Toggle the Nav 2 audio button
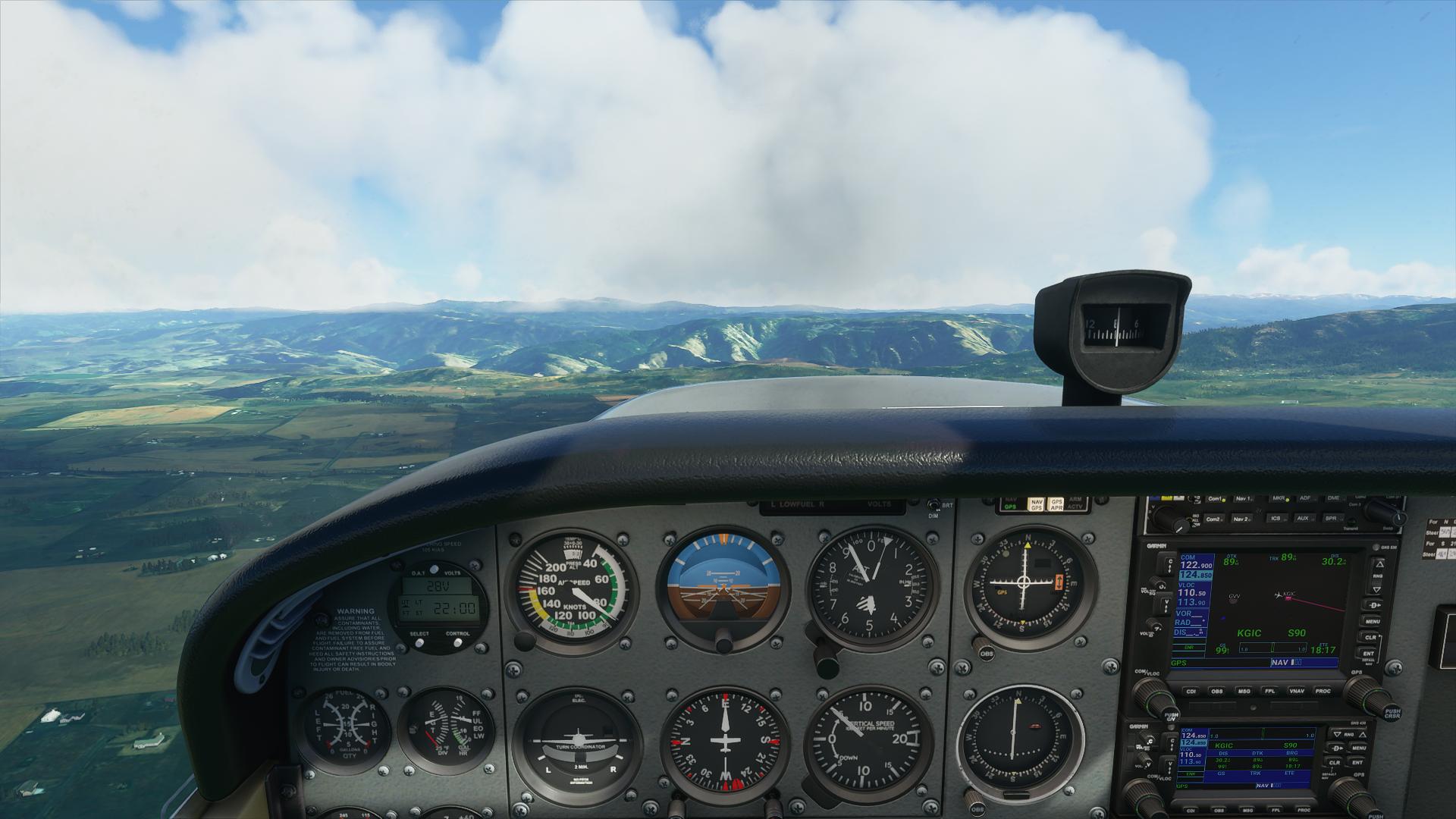The height and width of the screenshot is (819, 1456). [x=1241, y=519]
